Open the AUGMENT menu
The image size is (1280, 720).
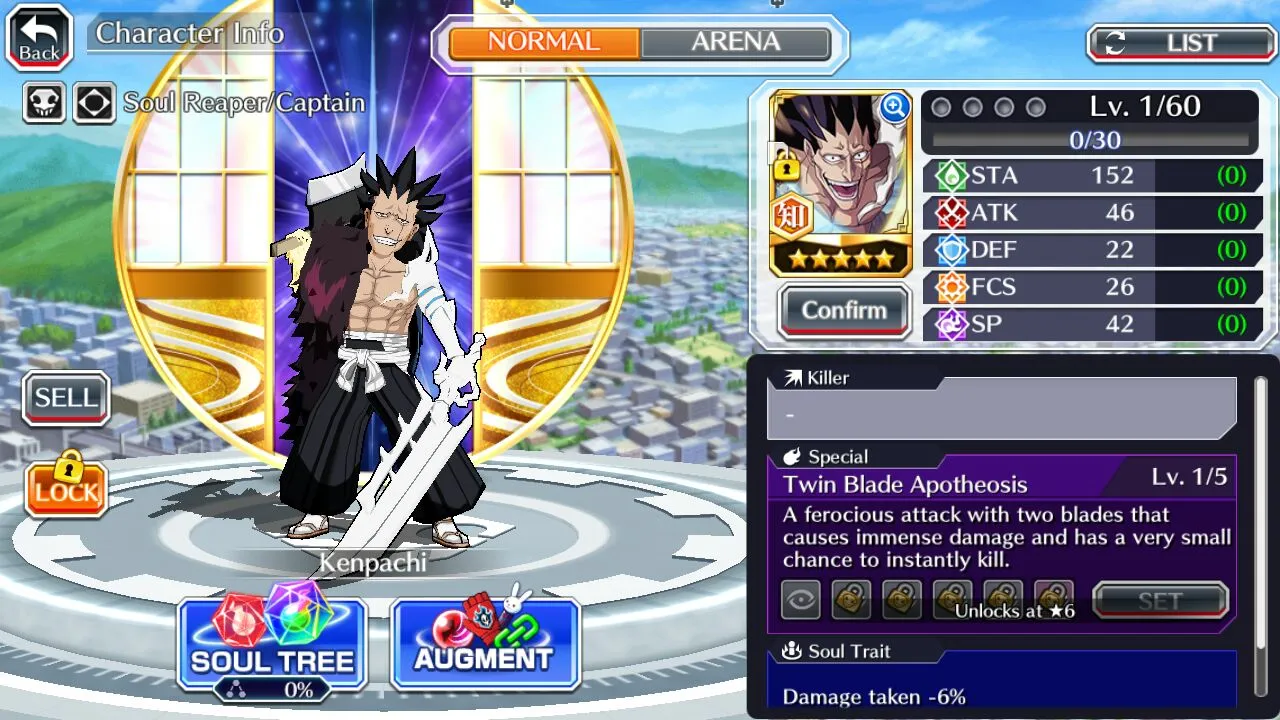point(485,645)
